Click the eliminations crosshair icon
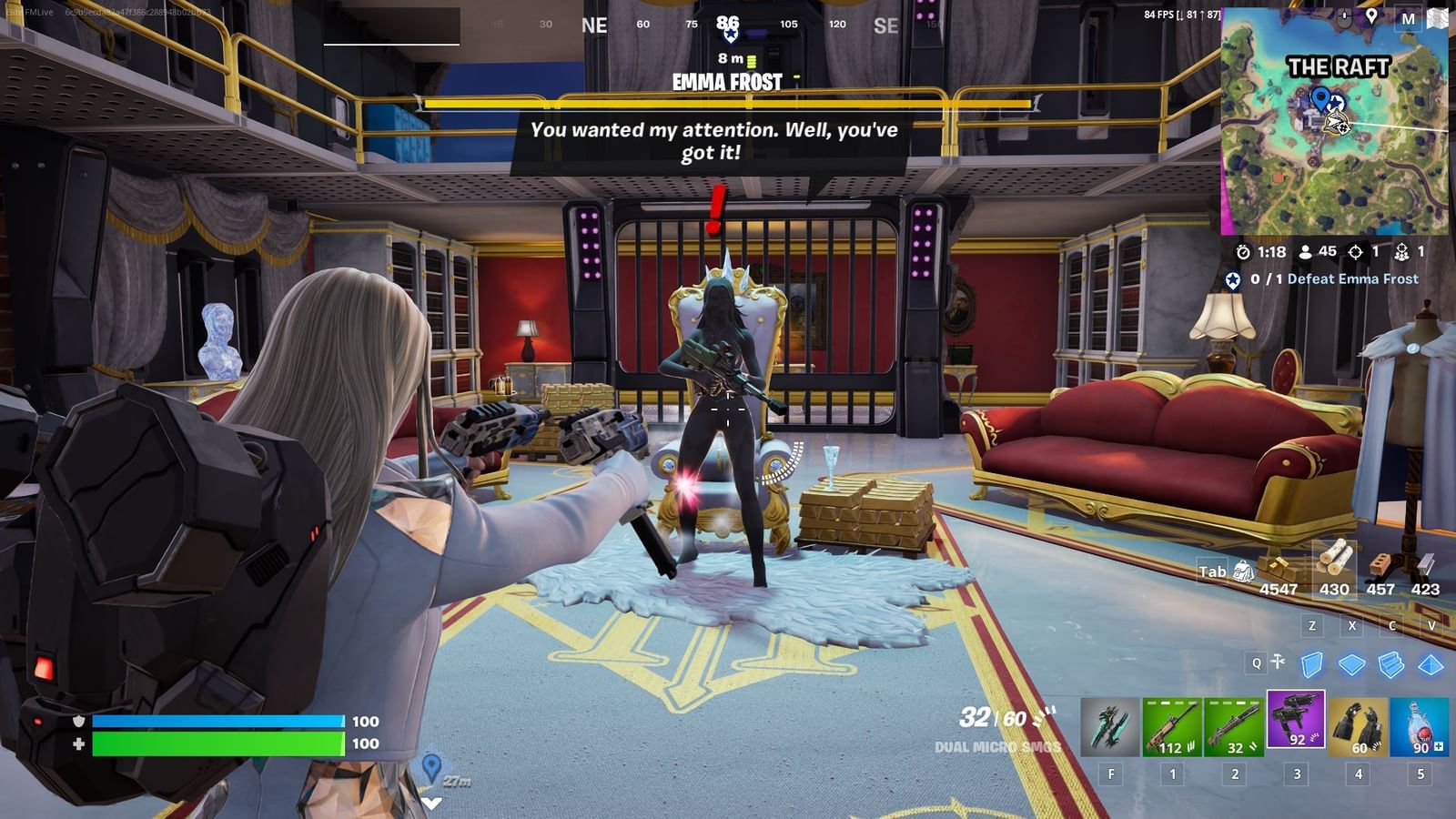This screenshot has height=819, width=1456. pyautogui.click(x=1355, y=252)
